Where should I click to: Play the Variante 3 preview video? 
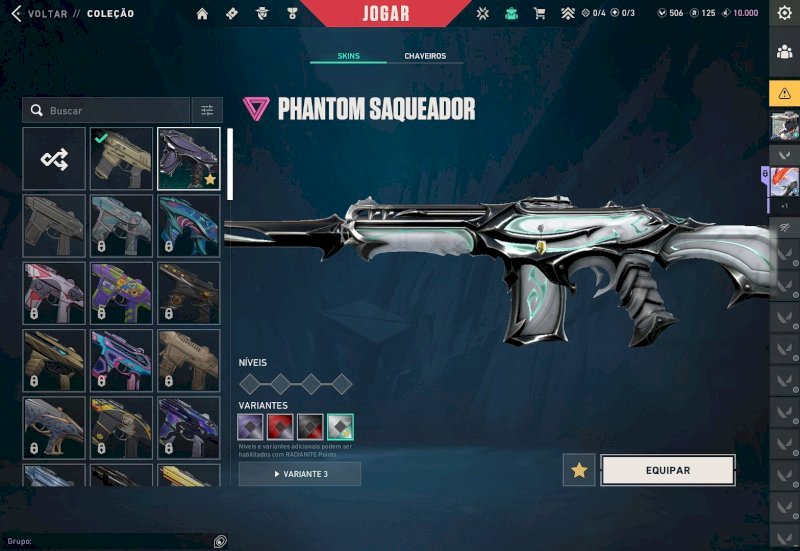300,474
